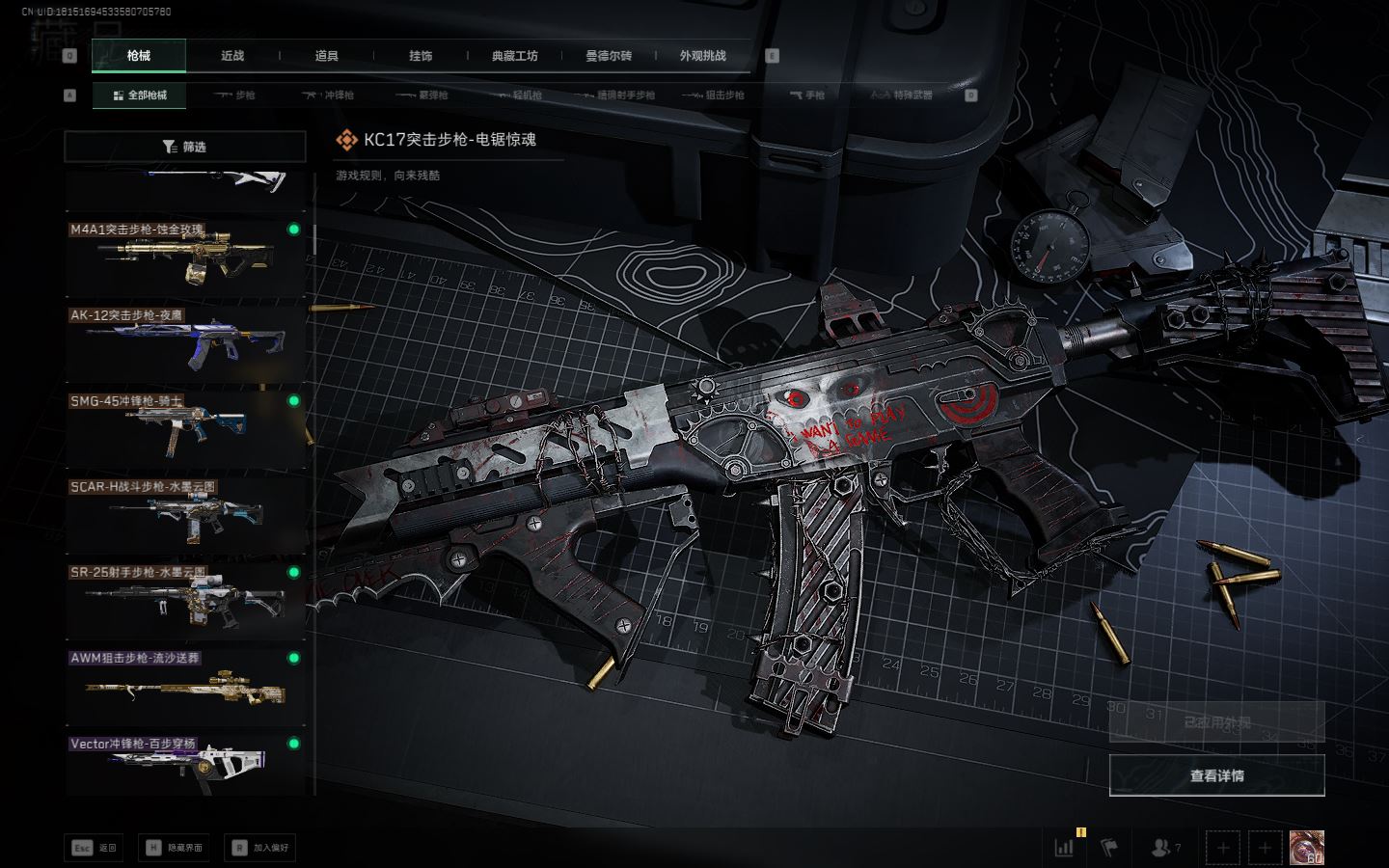
Task: Click the 查看详情 view details button
Action: [1216, 775]
